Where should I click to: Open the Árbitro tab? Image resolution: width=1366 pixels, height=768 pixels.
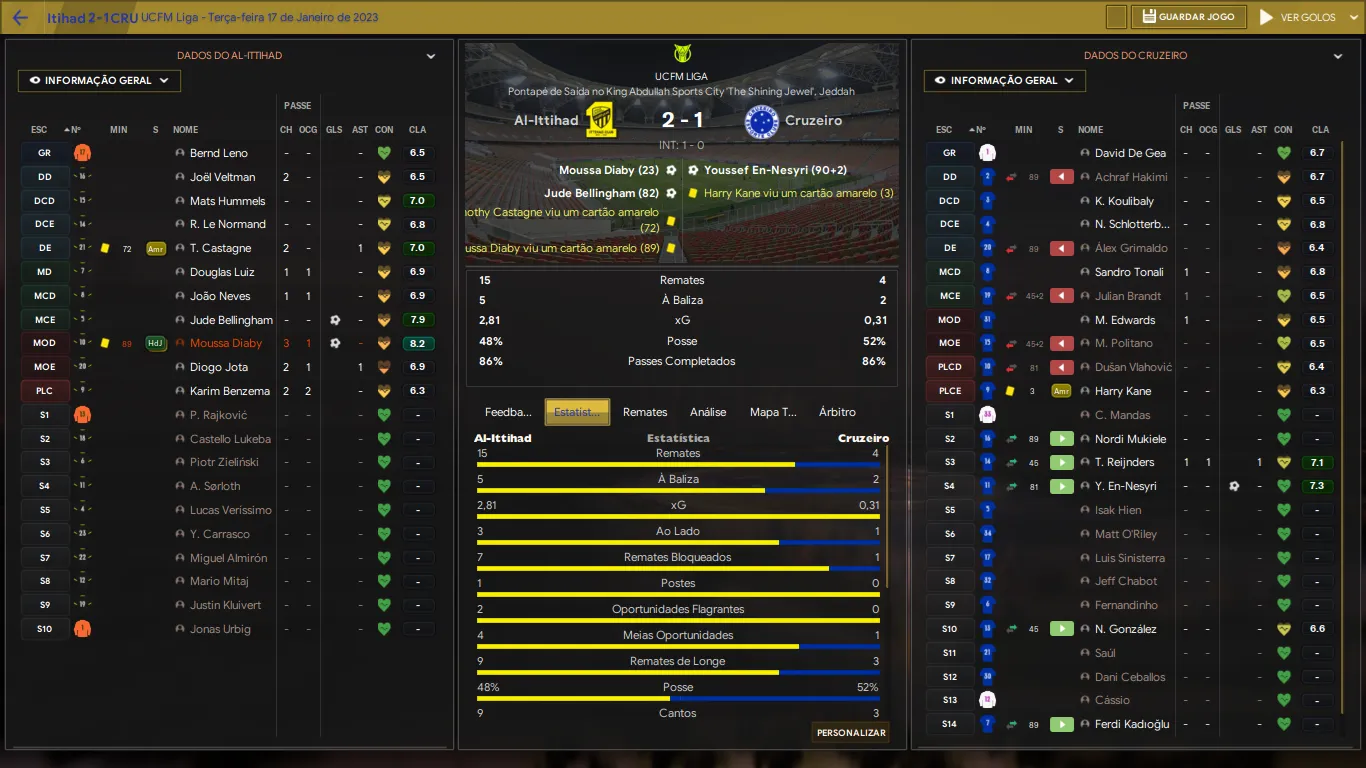click(x=837, y=412)
